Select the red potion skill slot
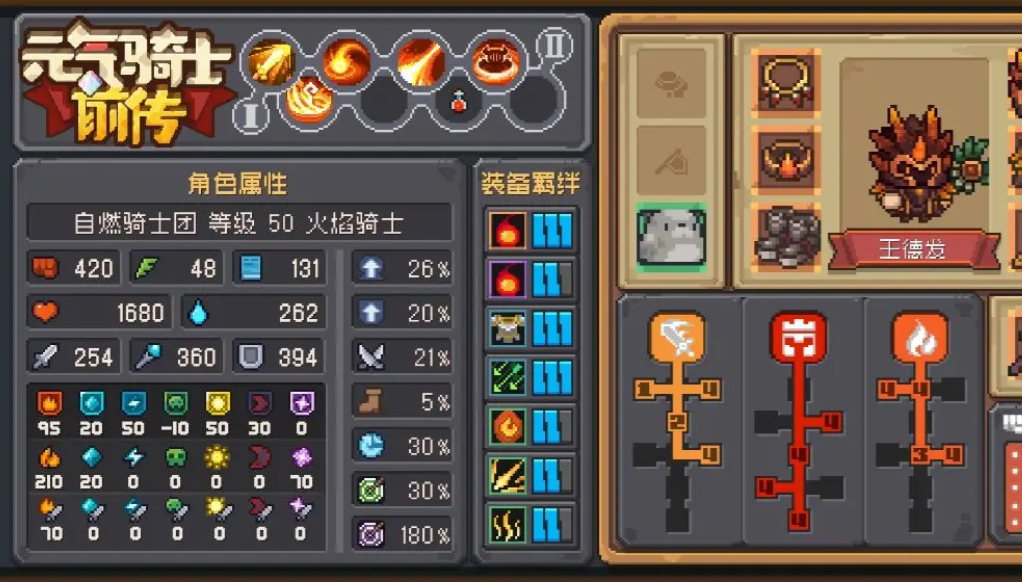1022x582 pixels. (x=458, y=101)
